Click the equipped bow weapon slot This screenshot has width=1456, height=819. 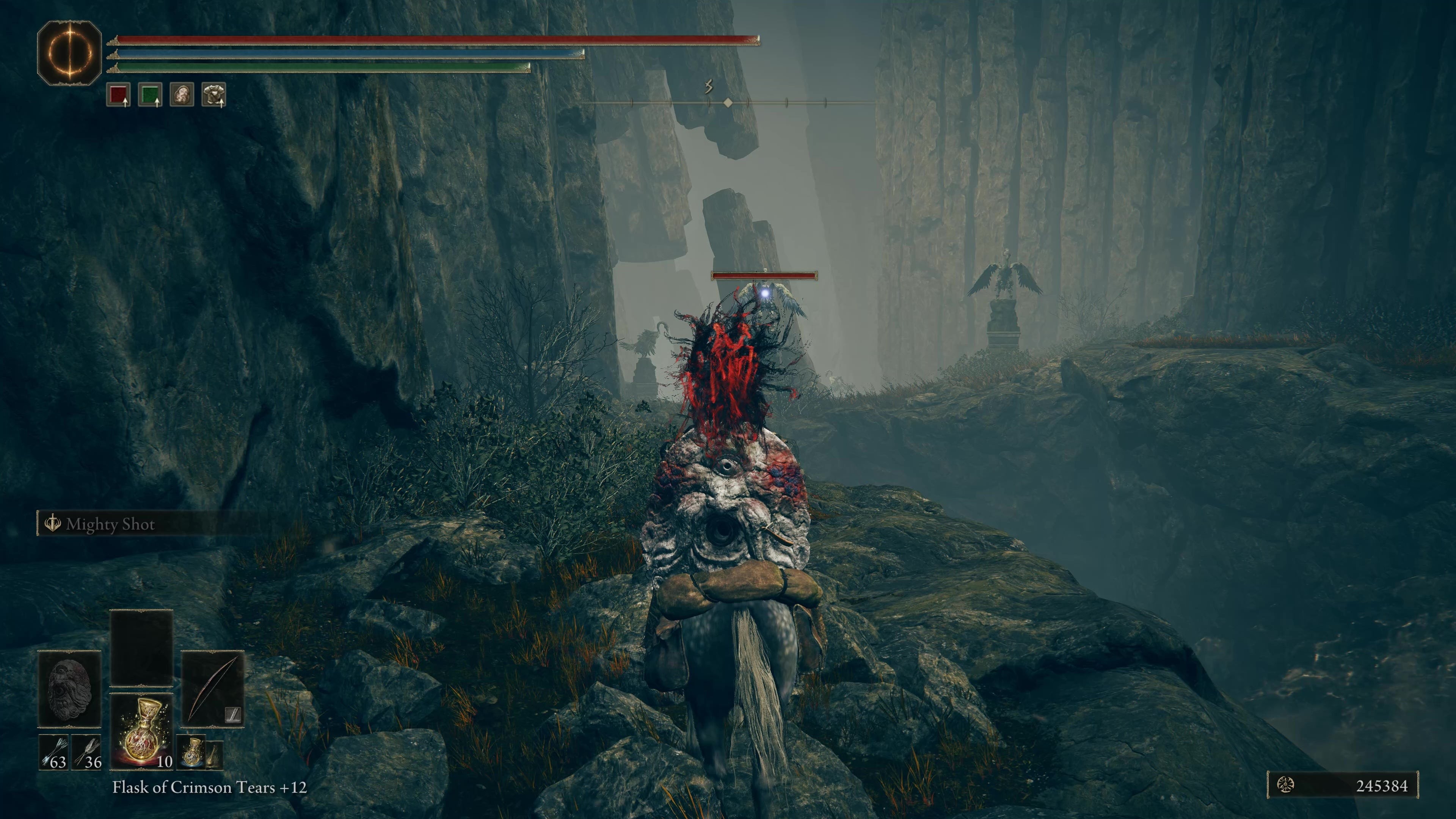tap(212, 689)
